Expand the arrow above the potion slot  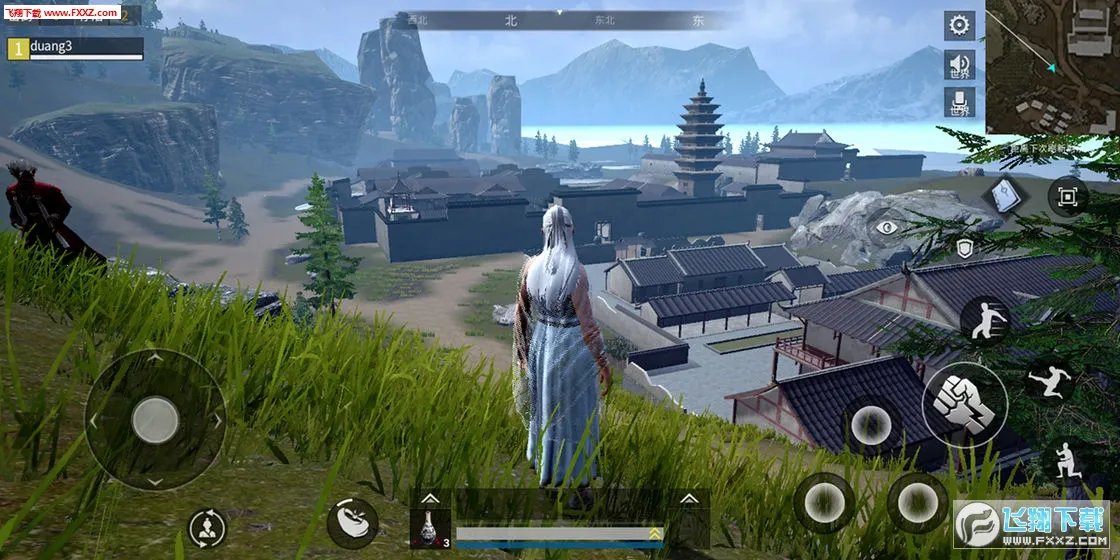(429, 498)
